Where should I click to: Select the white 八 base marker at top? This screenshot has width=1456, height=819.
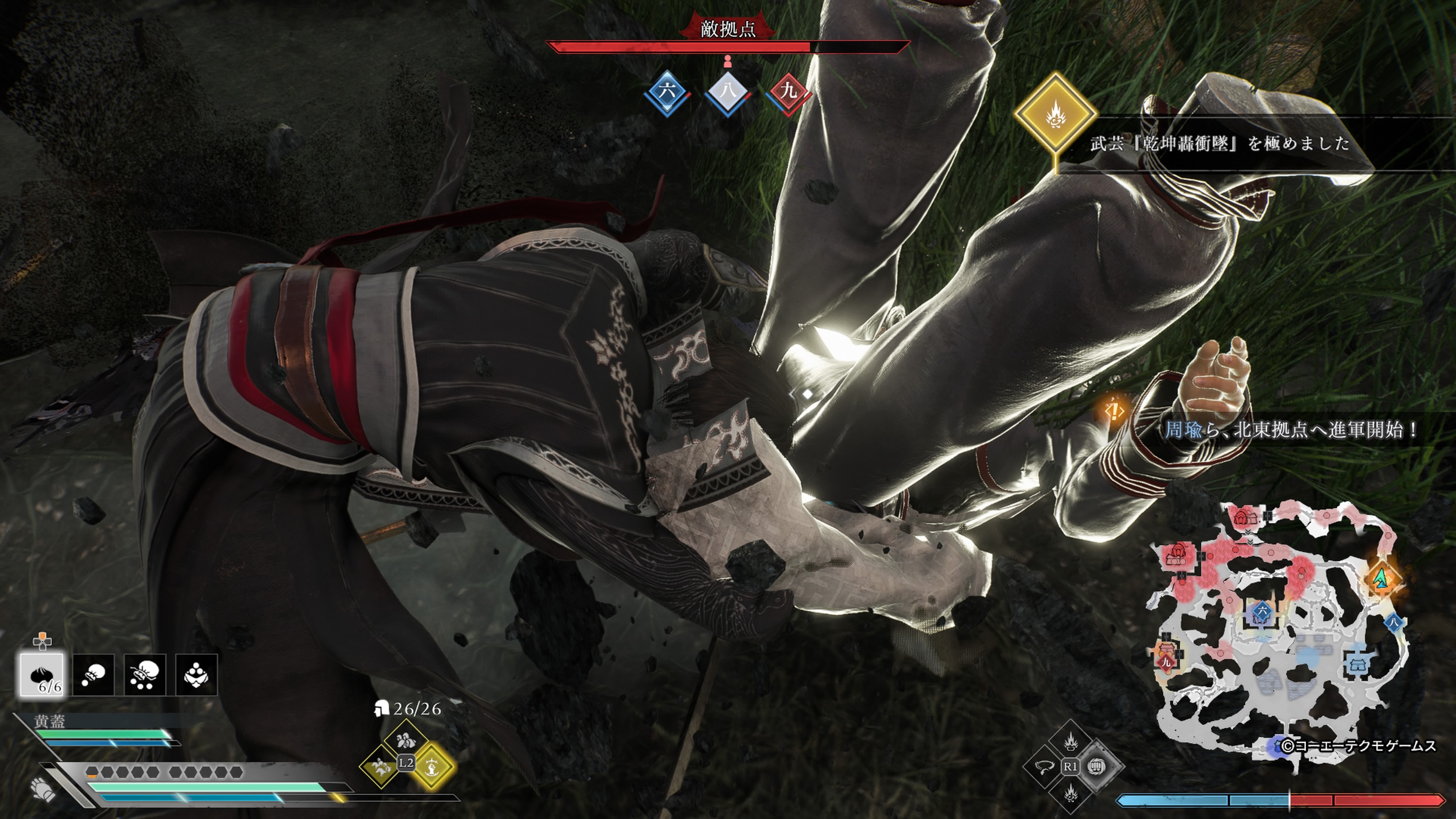(x=728, y=92)
